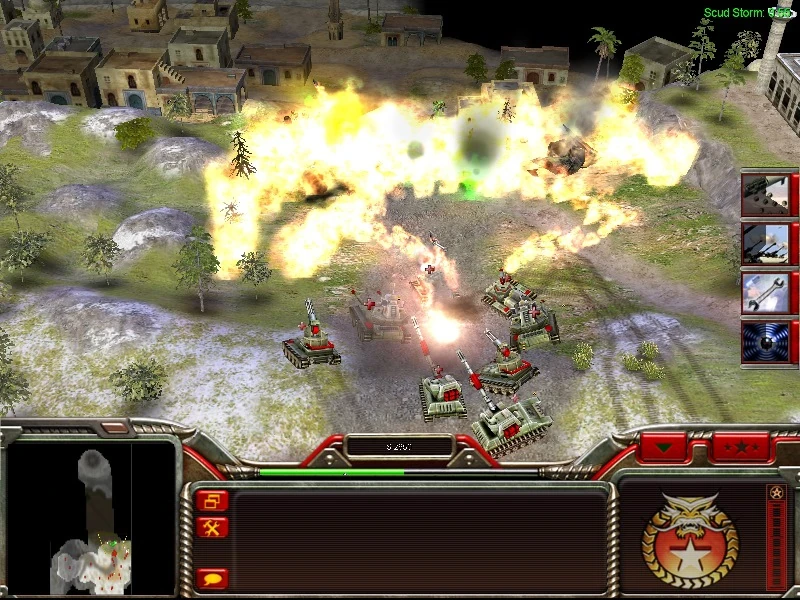The height and width of the screenshot is (600, 800).
Task: Click the crossed hammer and wrench button
Action: pyautogui.click(x=213, y=527)
